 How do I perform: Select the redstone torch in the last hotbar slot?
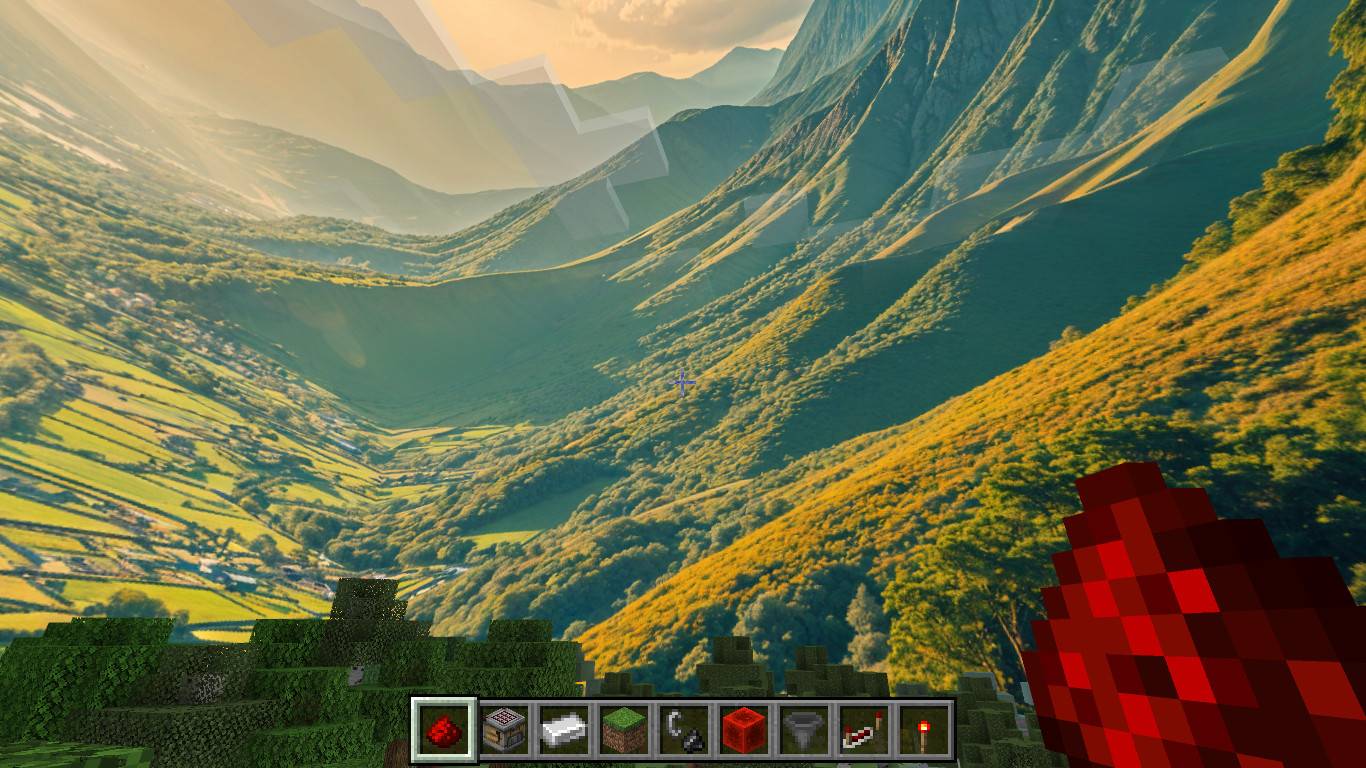pyautogui.click(x=924, y=730)
